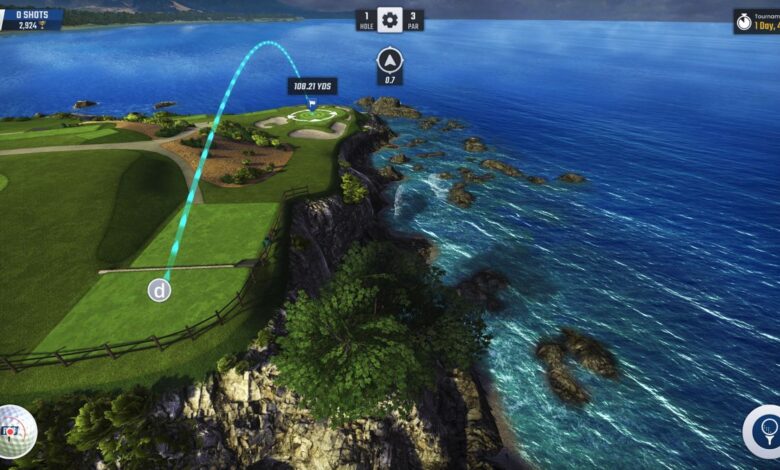Tap the ball-on-tee round button
Viewport: 780px width, 470px height.
coord(765,431)
